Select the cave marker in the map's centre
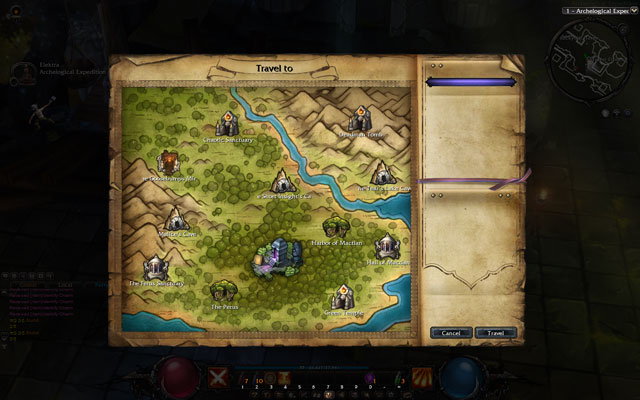 (x=284, y=181)
